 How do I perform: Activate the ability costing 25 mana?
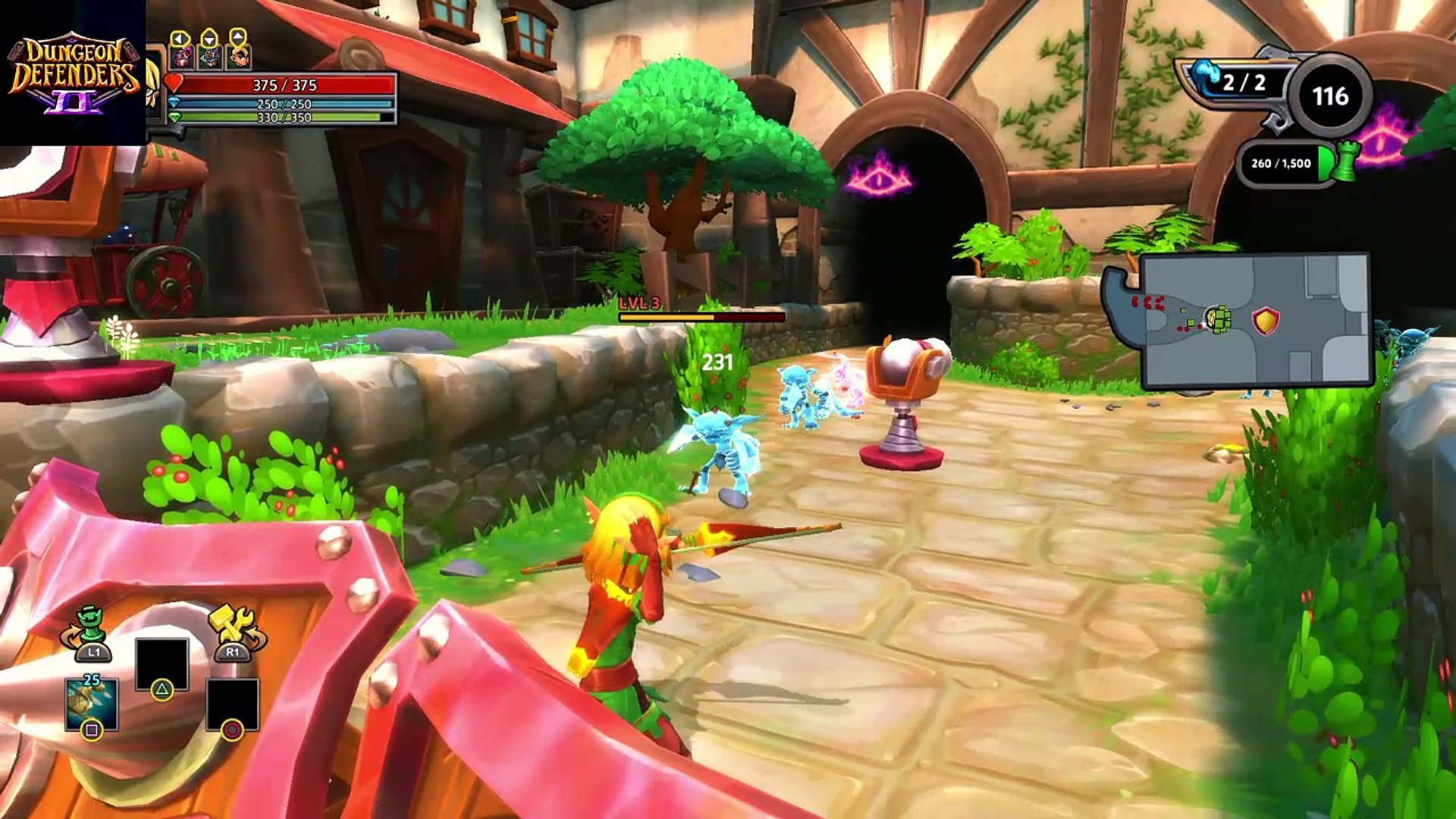(x=92, y=702)
